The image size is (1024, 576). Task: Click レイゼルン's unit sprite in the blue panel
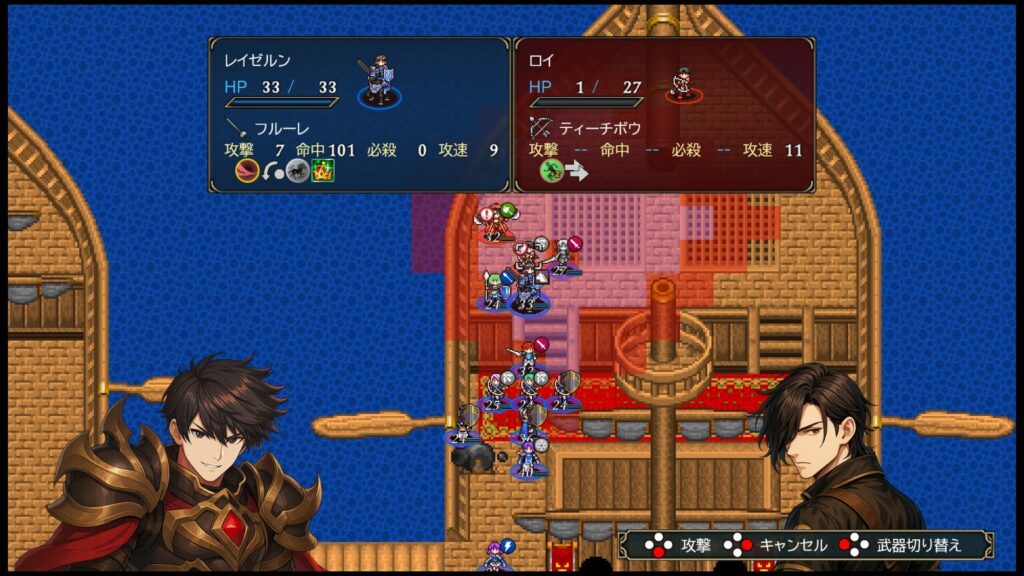(379, 82)
